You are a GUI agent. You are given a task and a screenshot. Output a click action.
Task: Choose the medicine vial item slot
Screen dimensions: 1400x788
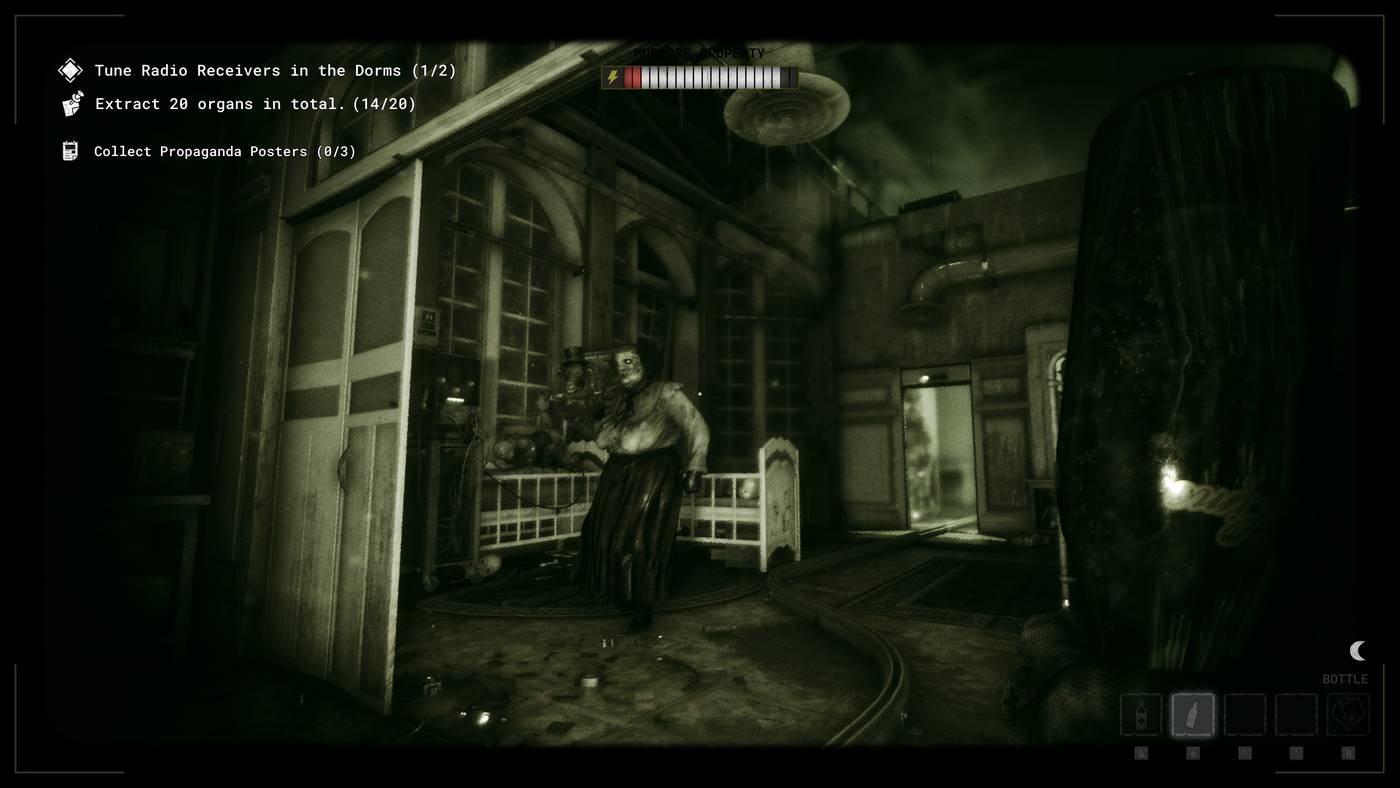[1141, 715]
